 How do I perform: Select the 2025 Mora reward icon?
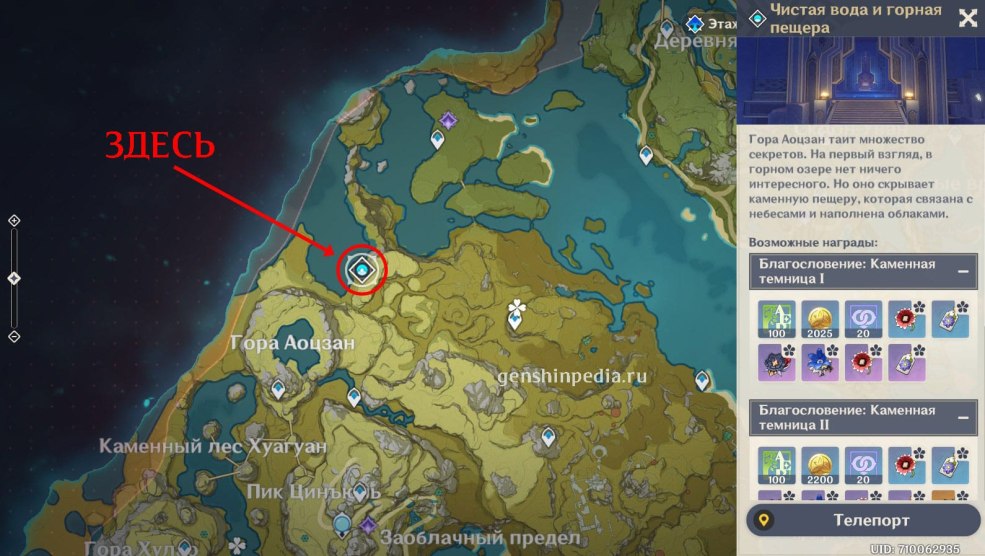click(x=818, y=318)
